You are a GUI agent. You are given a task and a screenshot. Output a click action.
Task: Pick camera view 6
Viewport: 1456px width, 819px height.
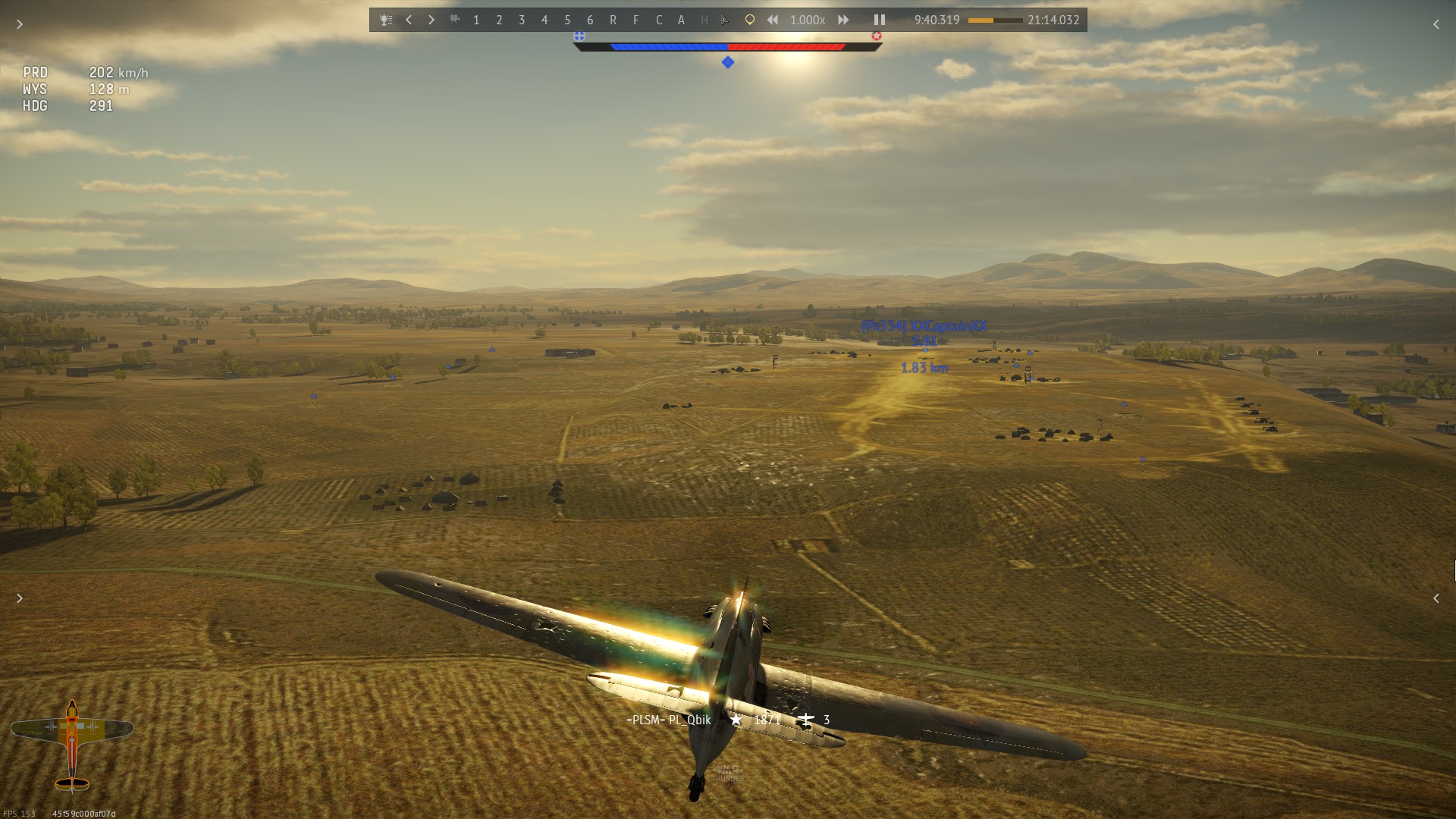[590, 20]
